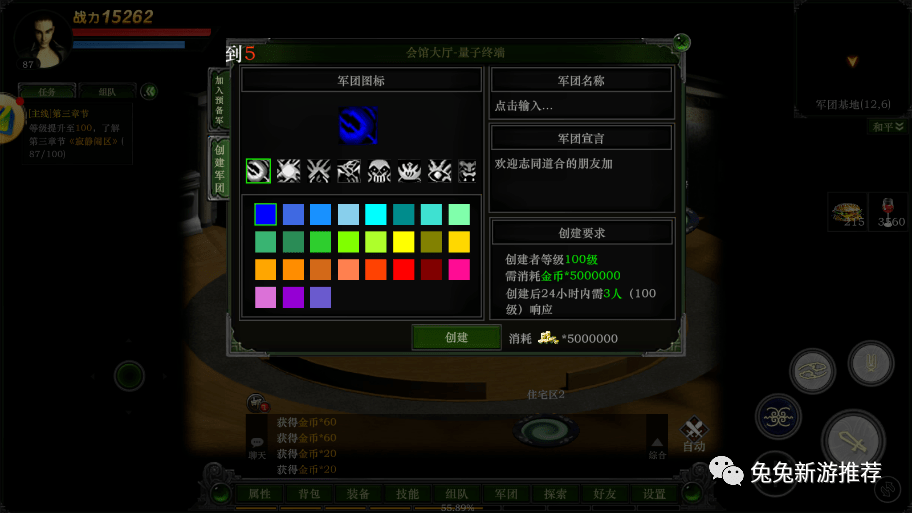Pick the yellow color swatch

(404, 241)
